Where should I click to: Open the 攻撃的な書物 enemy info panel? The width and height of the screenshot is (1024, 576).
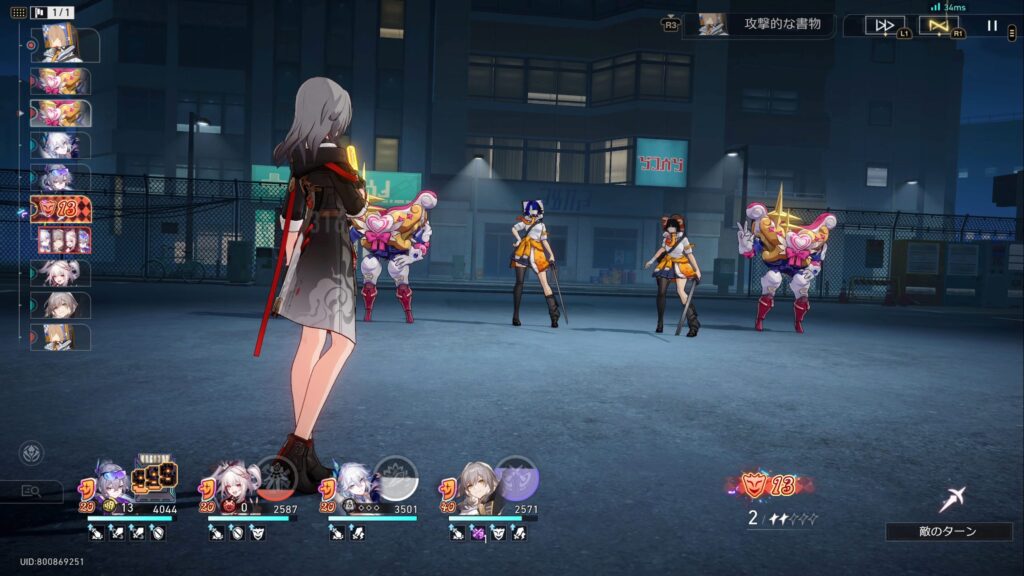point(759,24)
